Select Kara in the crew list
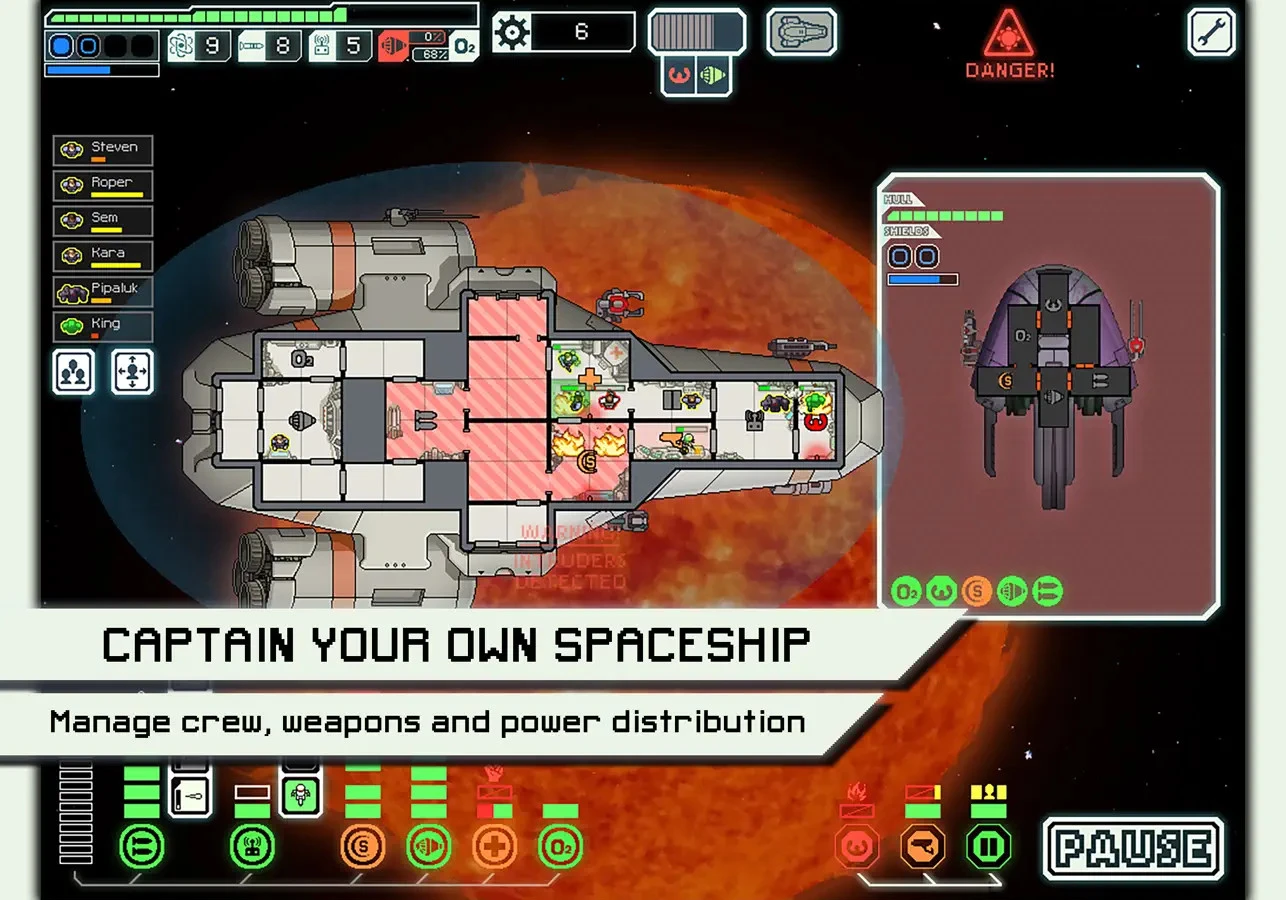Viewport: 1286px width, 900px height. (103, 255)
